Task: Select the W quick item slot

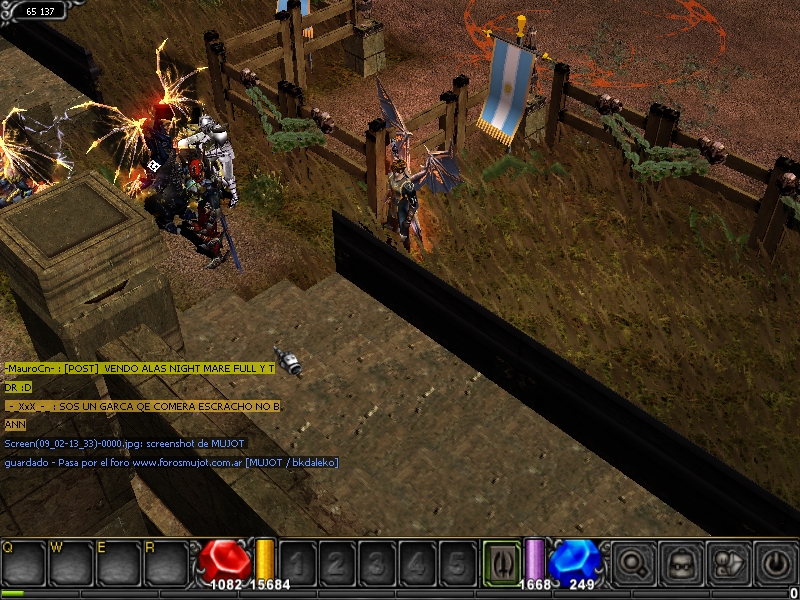Action: [x=71, y=562]
